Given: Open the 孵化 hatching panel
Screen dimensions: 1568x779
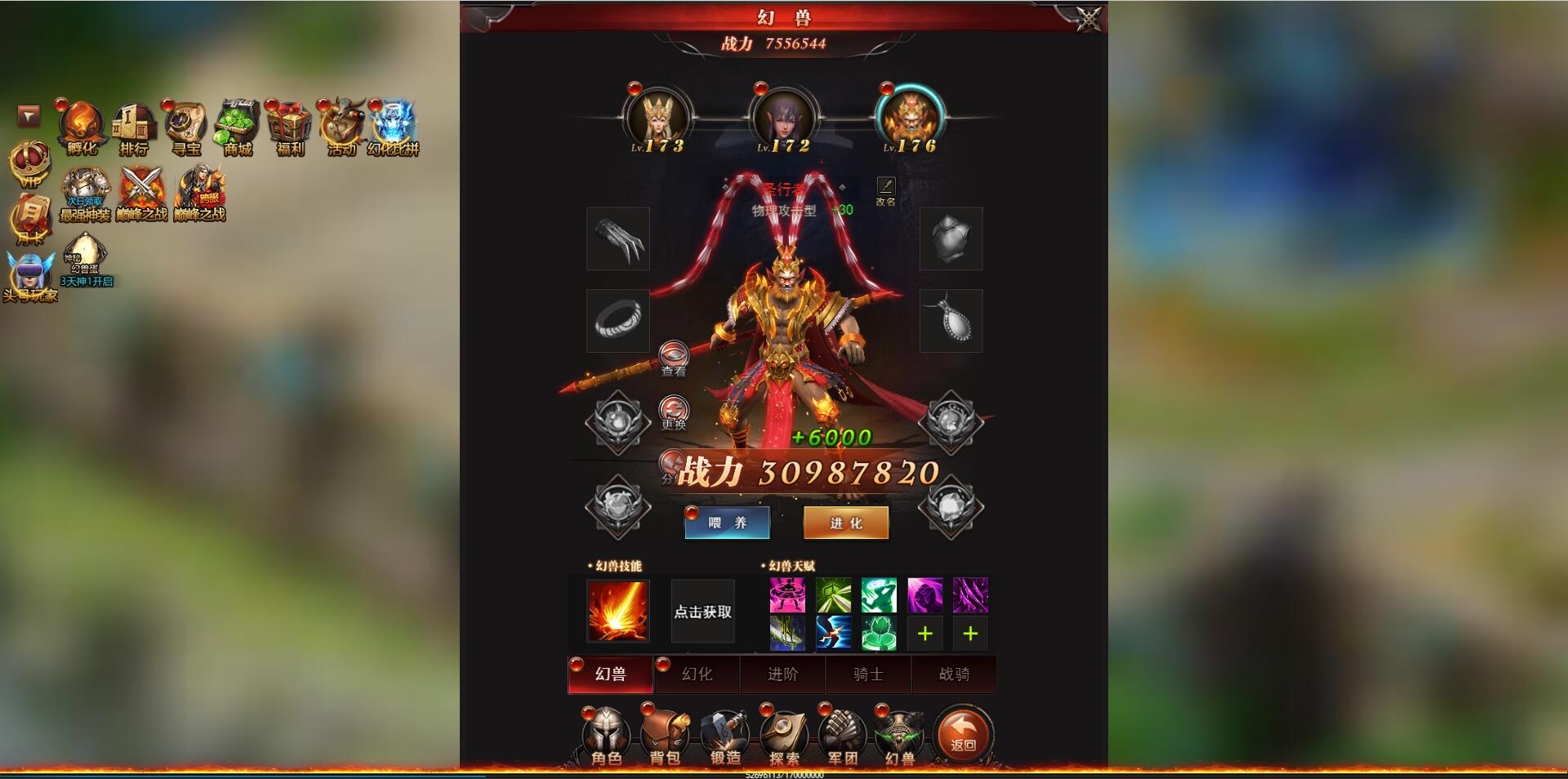Looking at the screenshot, I should (x=79, y=124).
